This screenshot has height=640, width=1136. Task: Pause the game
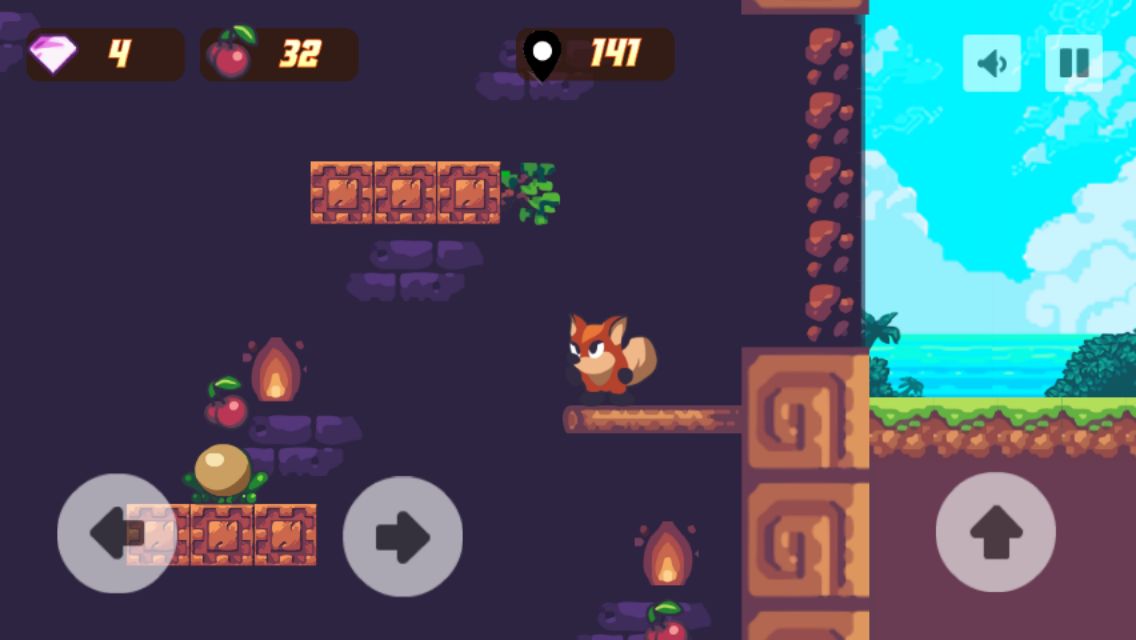pos(1073,63)
